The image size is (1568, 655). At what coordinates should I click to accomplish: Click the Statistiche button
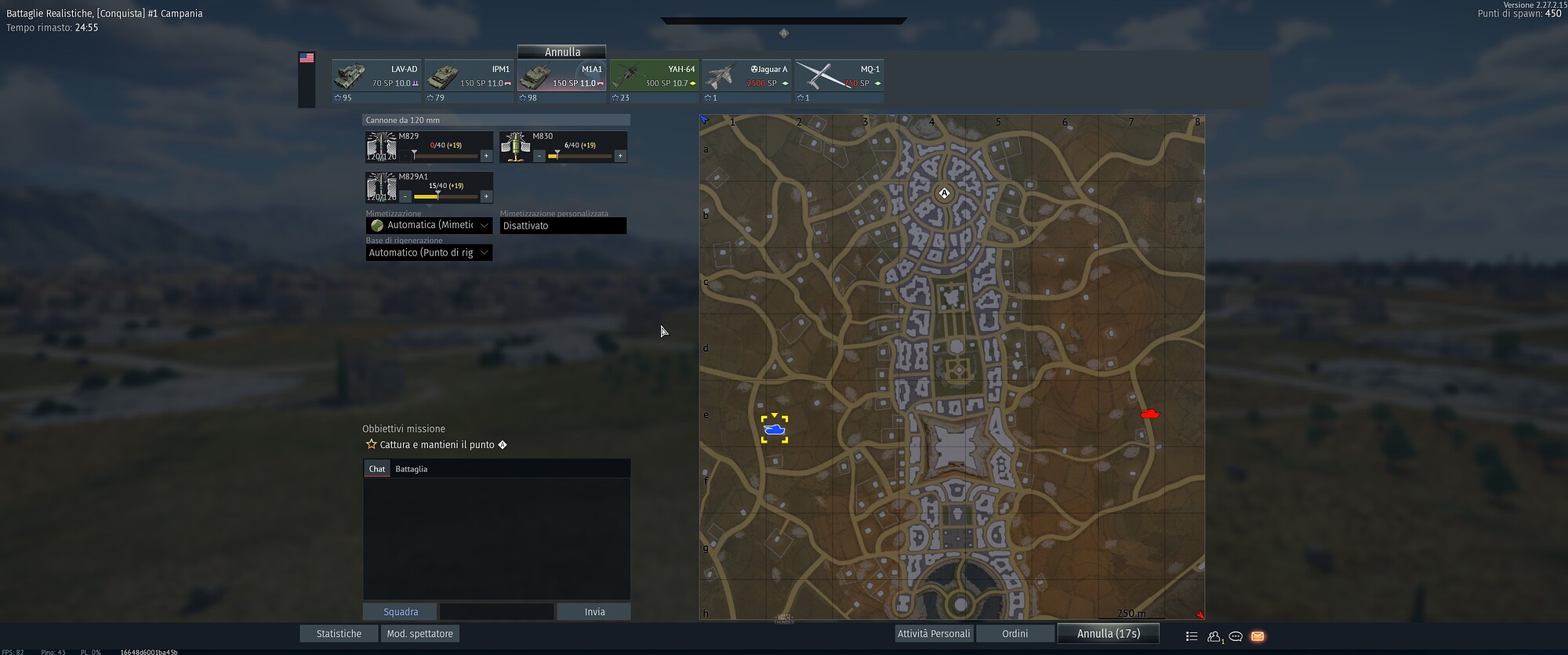338,633
